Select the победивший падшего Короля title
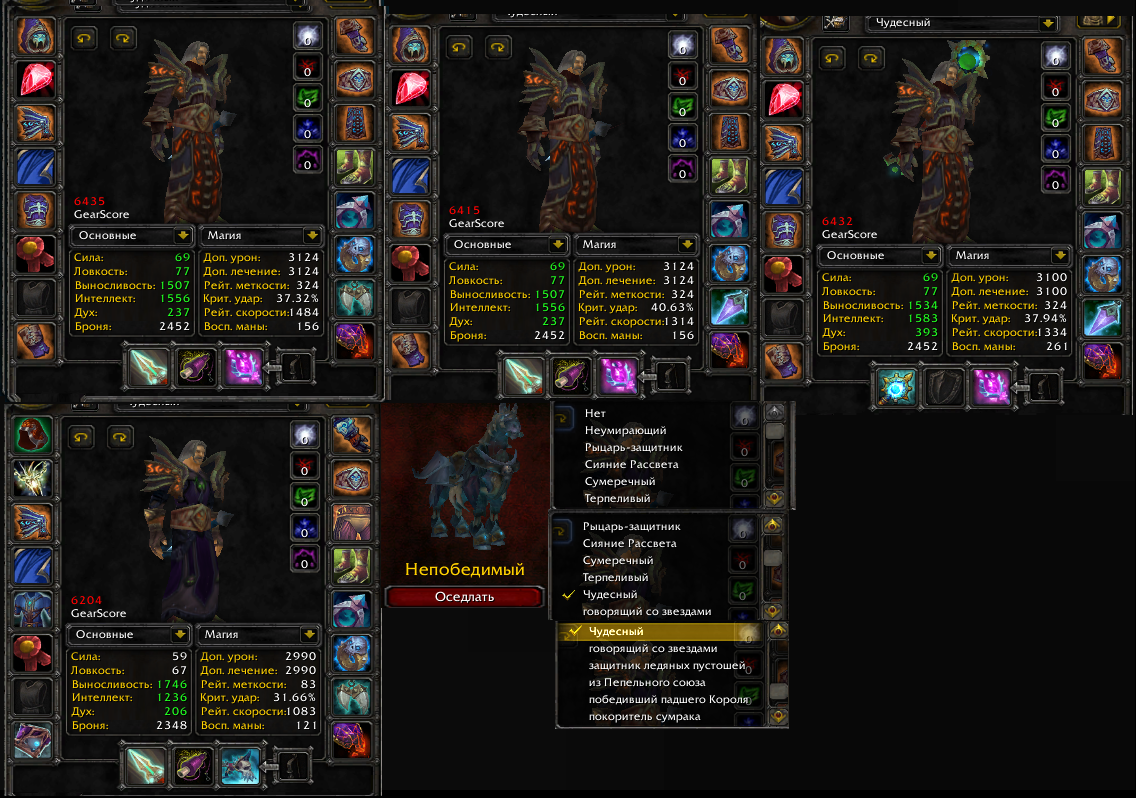This screenshot has height=798, width=1136. [x=668, y=699]
